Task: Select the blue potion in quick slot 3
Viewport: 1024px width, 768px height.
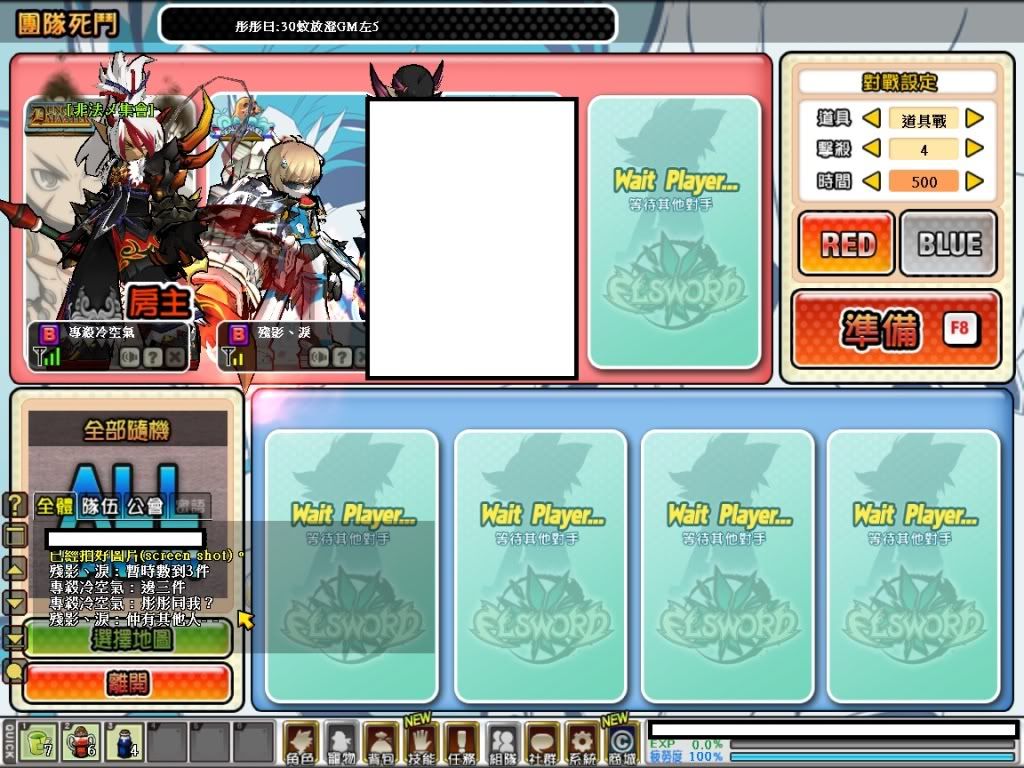Action: click(123, 742)
